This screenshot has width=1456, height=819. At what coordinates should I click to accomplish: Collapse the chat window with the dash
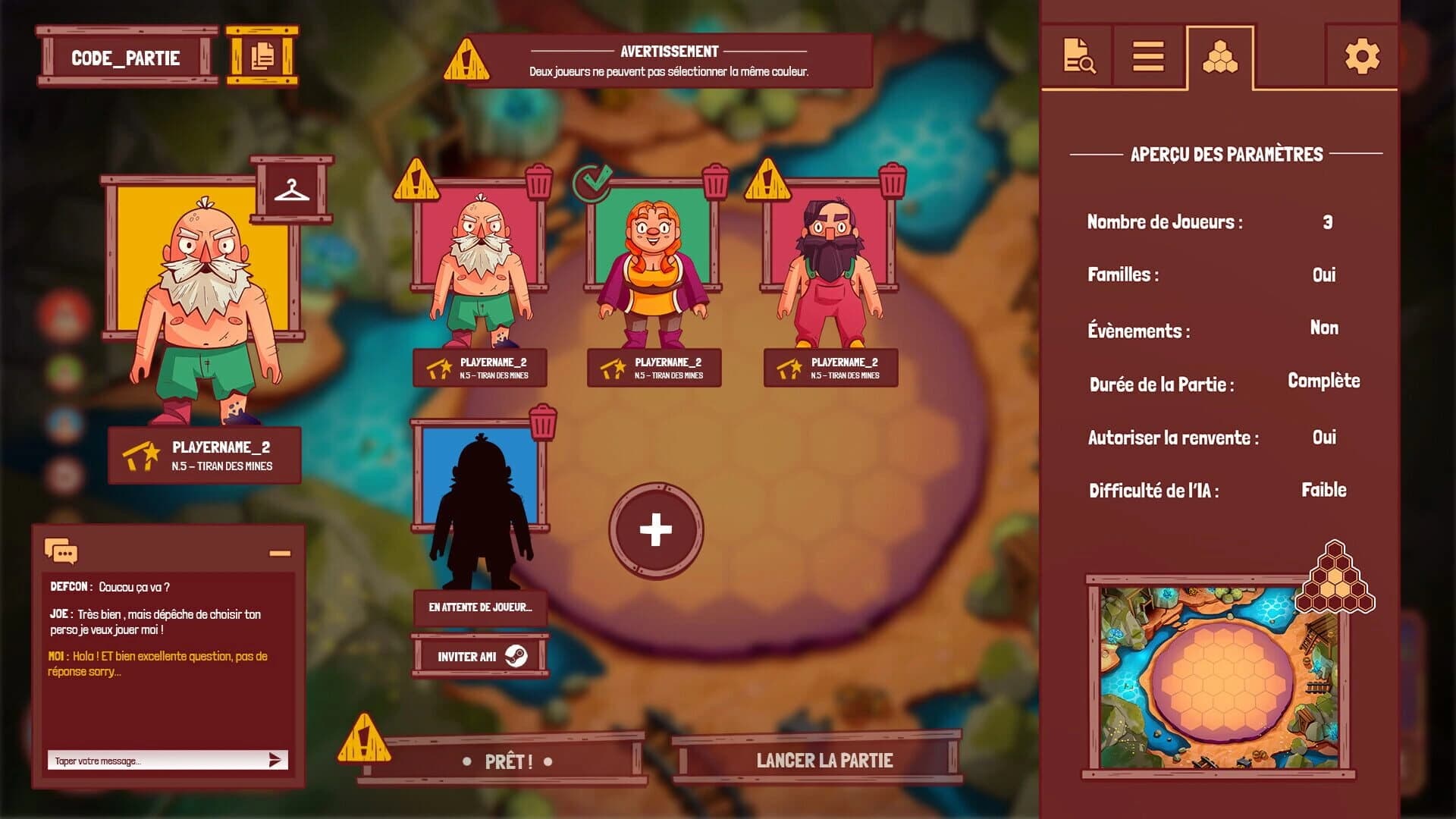click(x=278, y=552)
